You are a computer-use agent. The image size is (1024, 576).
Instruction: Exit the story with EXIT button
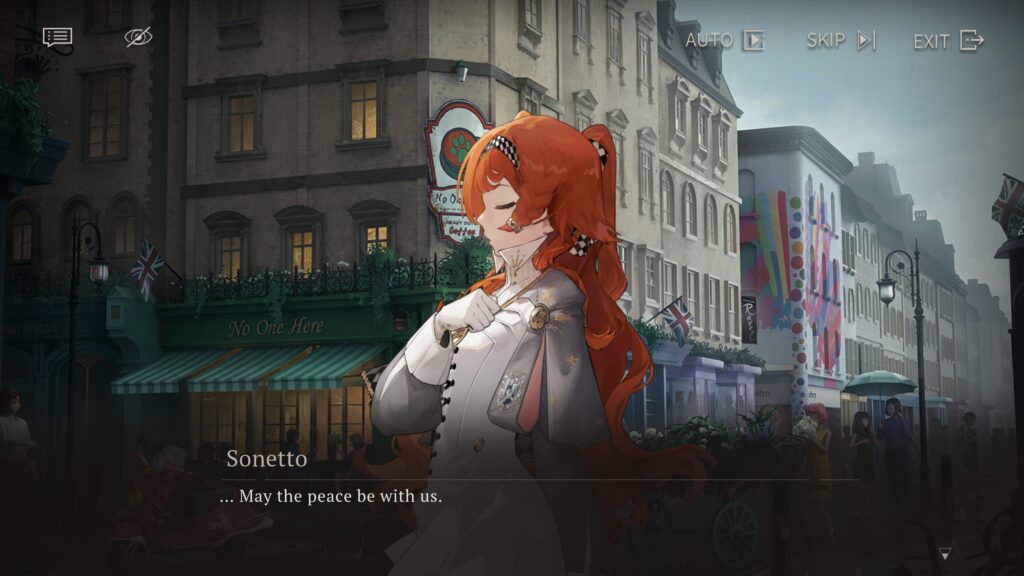(948, 40)
